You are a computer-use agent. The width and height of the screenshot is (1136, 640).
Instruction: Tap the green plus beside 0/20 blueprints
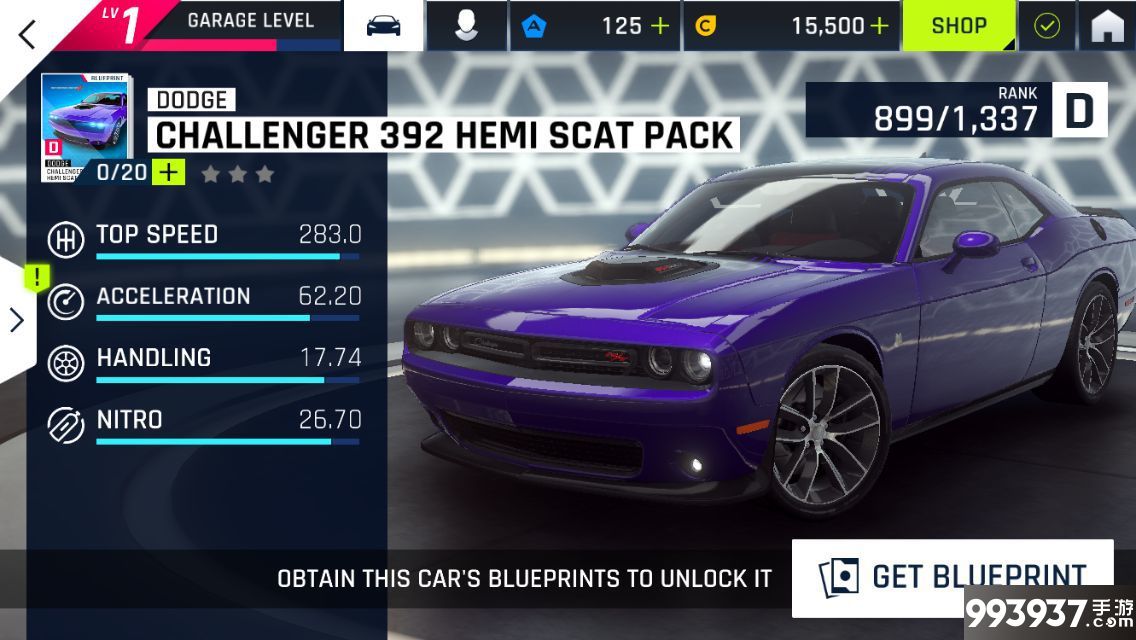(169, 172)
